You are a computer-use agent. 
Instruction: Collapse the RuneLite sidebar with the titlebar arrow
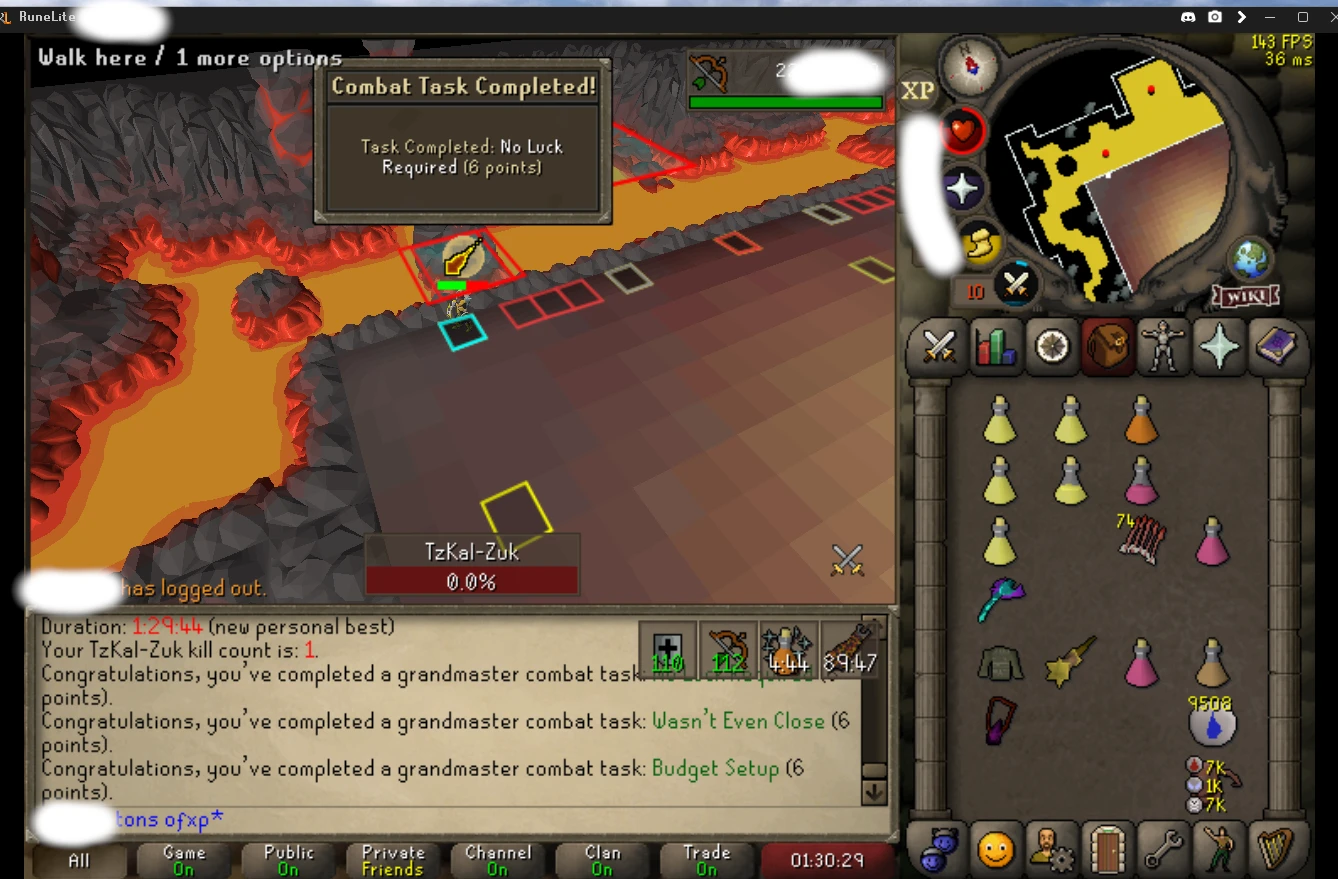(1242, 16)
